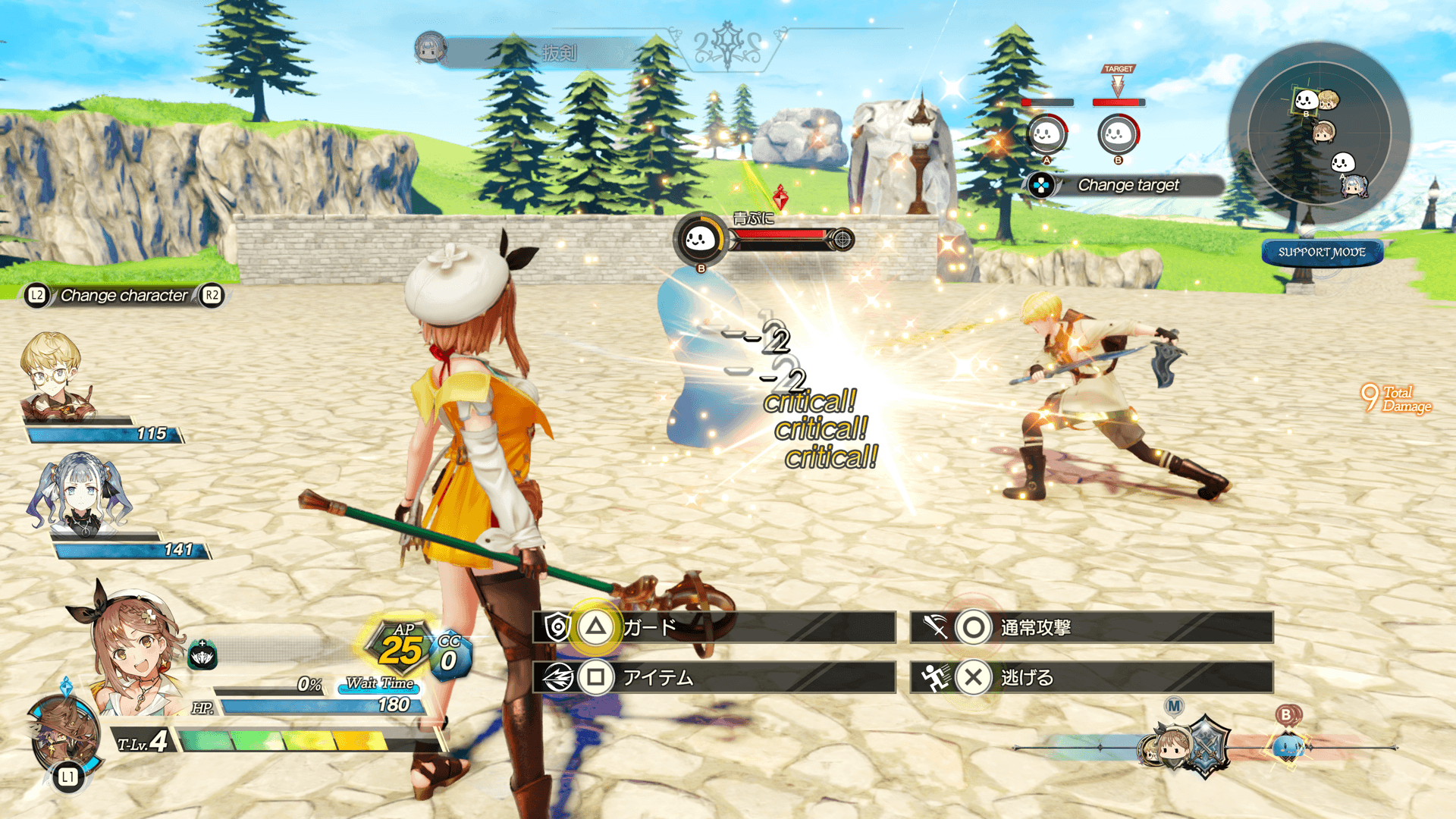This screenshot has width=1456, height=819.
Task: Target enemy A in the target selector
Action: tap(1046, 134)
